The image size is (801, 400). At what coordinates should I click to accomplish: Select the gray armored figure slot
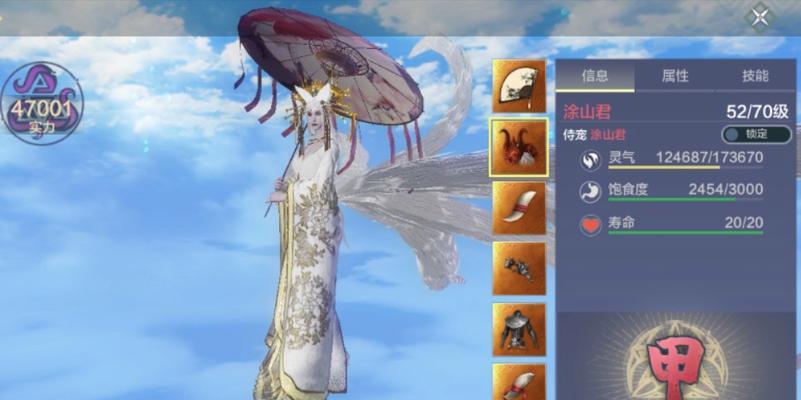tap(519, 329)
